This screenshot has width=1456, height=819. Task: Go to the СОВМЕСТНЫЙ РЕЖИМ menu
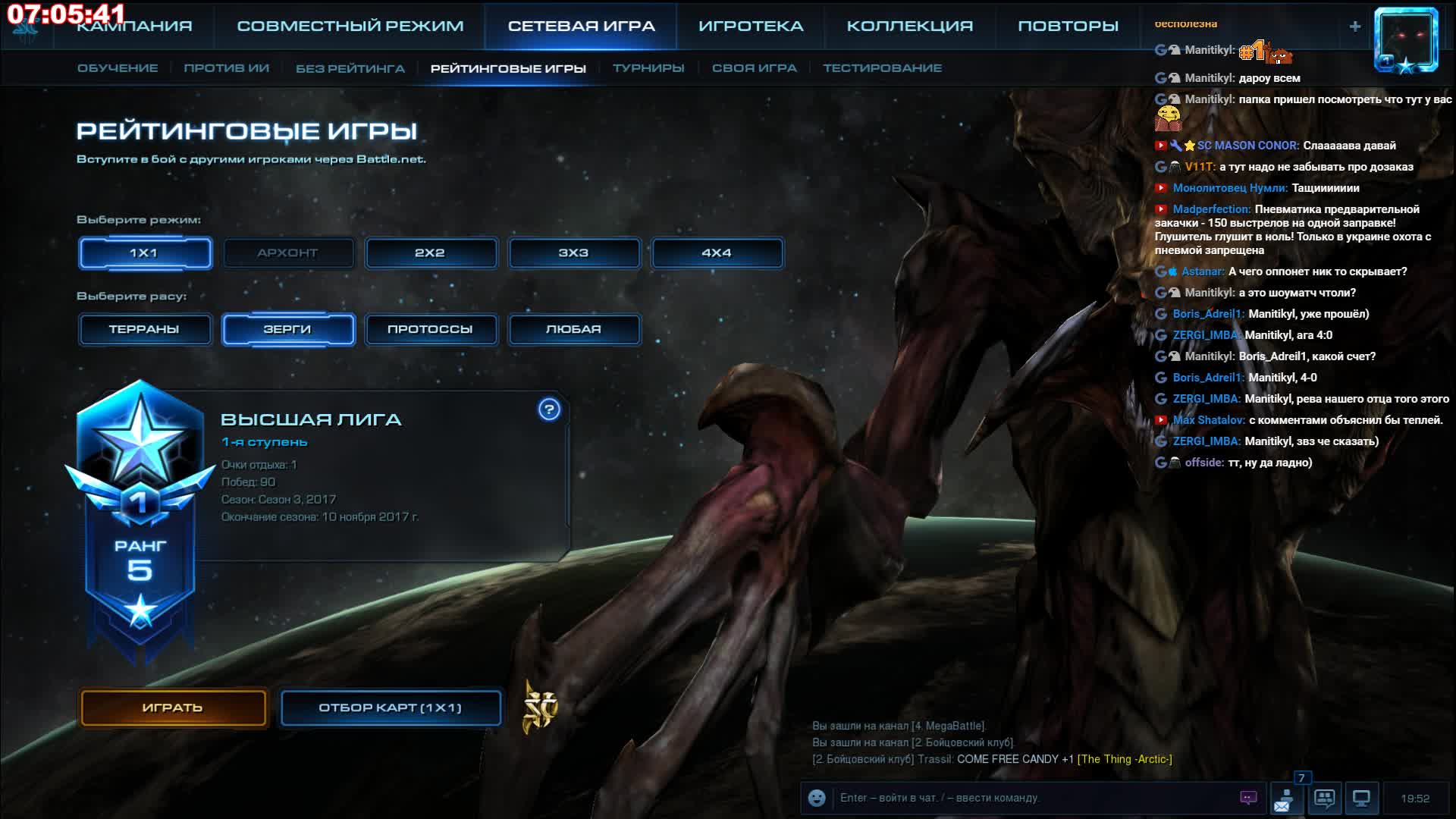click(x=350, y=26)
